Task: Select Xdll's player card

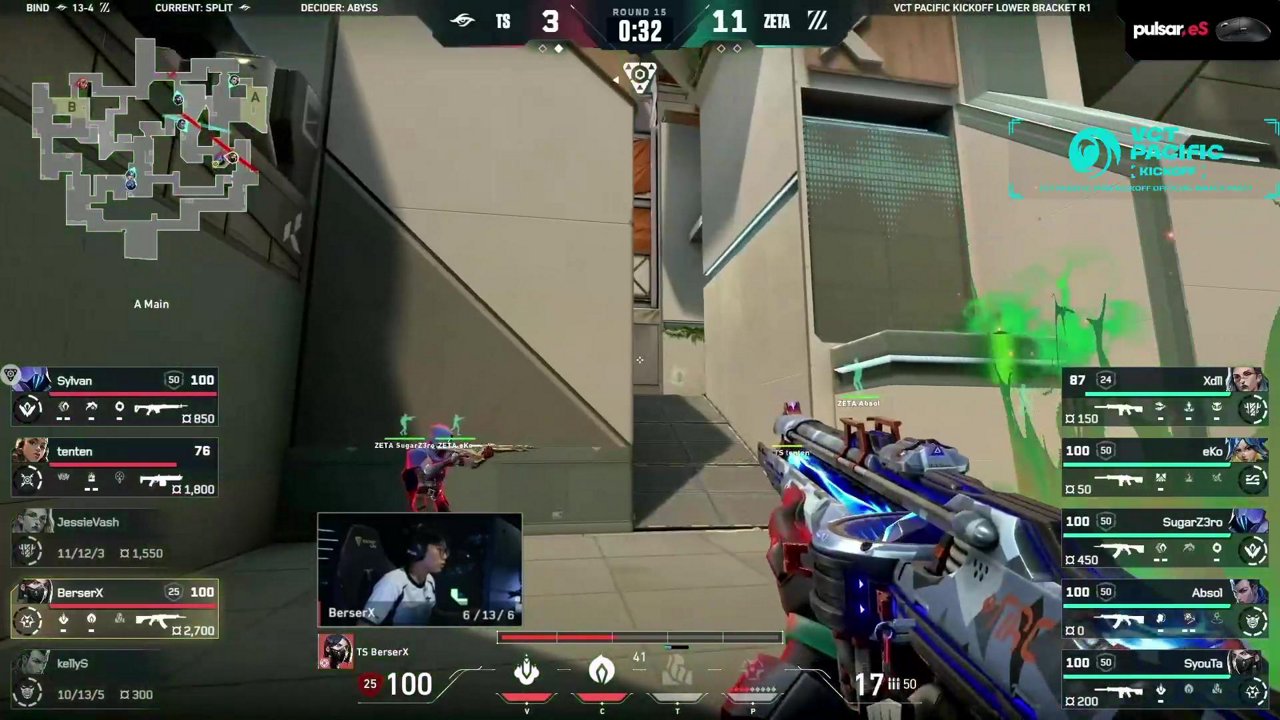Action: 1164,398
